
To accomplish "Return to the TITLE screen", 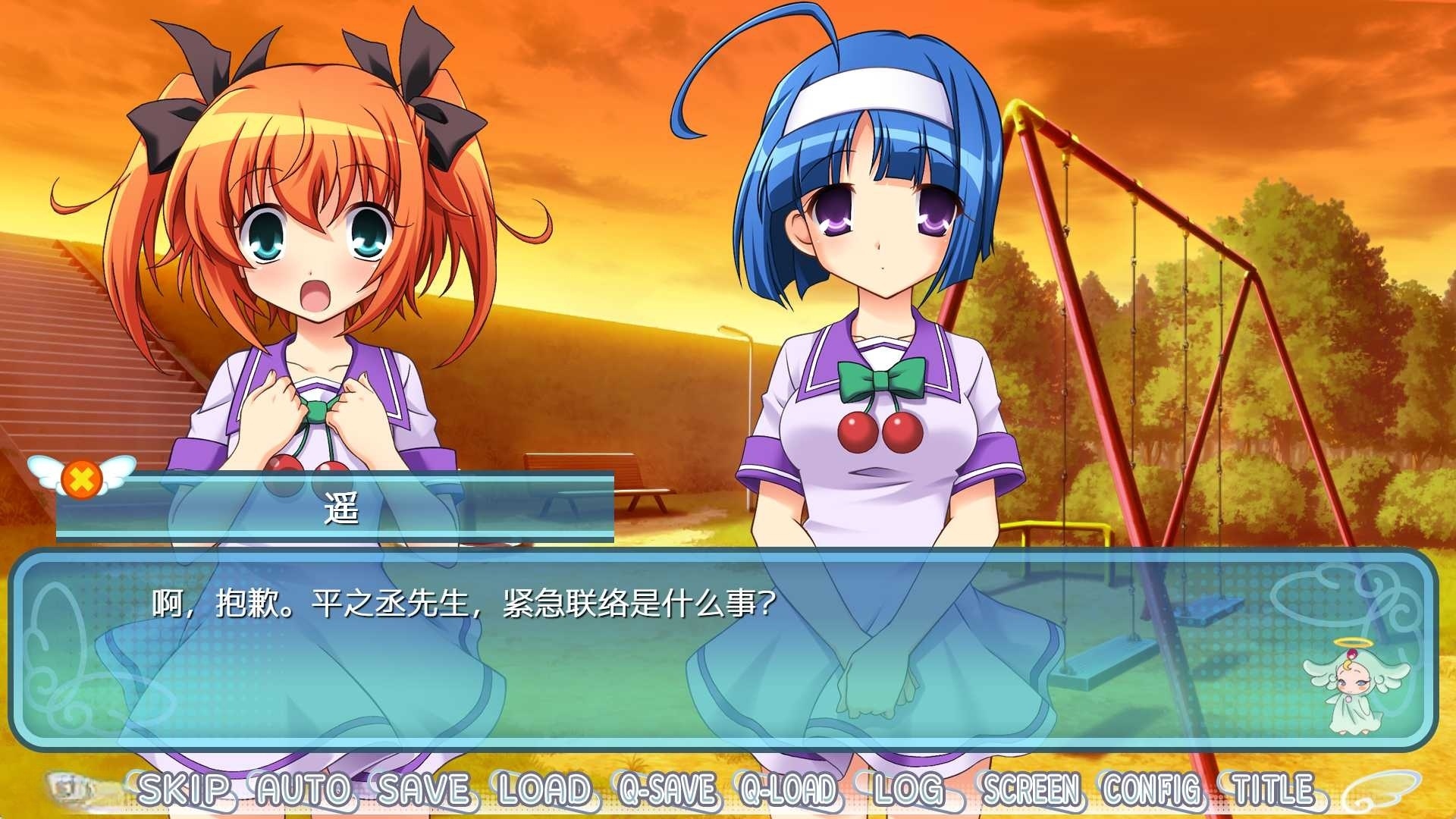I will coord(1273,790).
